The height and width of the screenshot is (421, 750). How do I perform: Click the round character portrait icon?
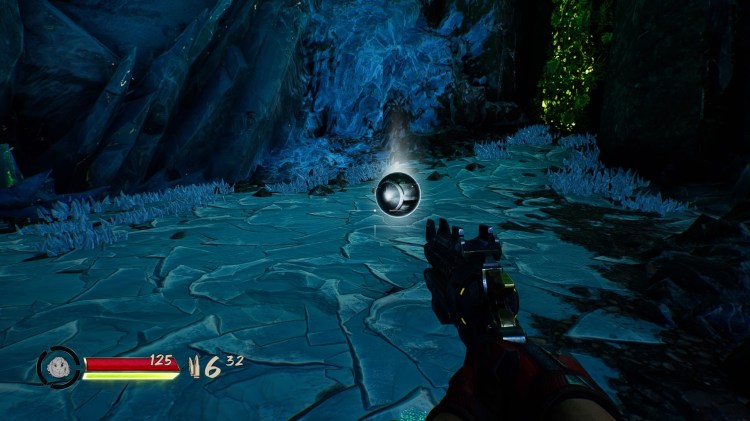pos(58,367)
